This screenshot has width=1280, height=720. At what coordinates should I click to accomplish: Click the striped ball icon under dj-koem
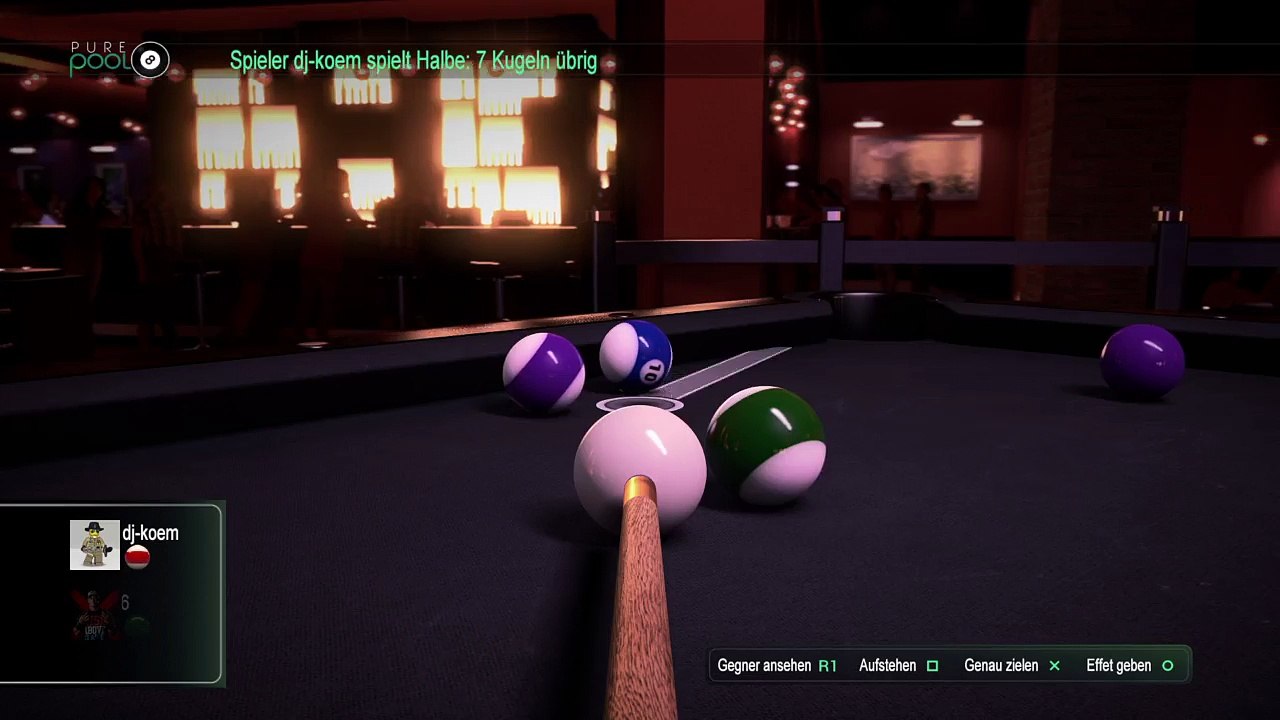[x=138, y=558]
